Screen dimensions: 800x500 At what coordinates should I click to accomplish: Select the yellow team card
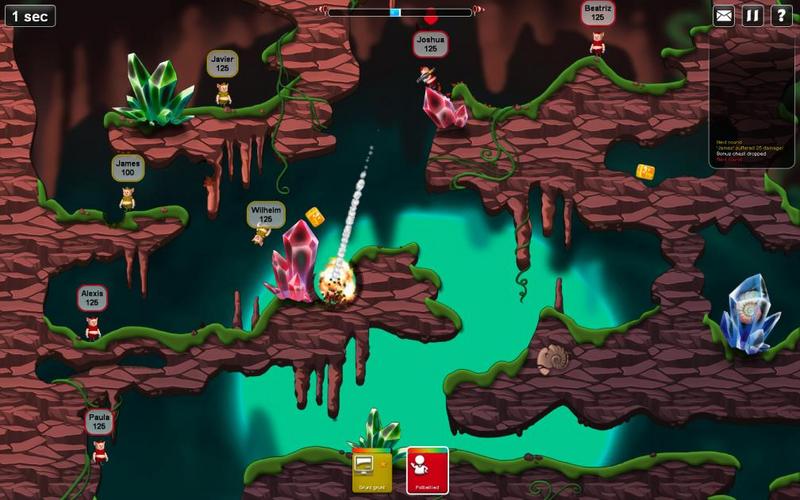371,470
